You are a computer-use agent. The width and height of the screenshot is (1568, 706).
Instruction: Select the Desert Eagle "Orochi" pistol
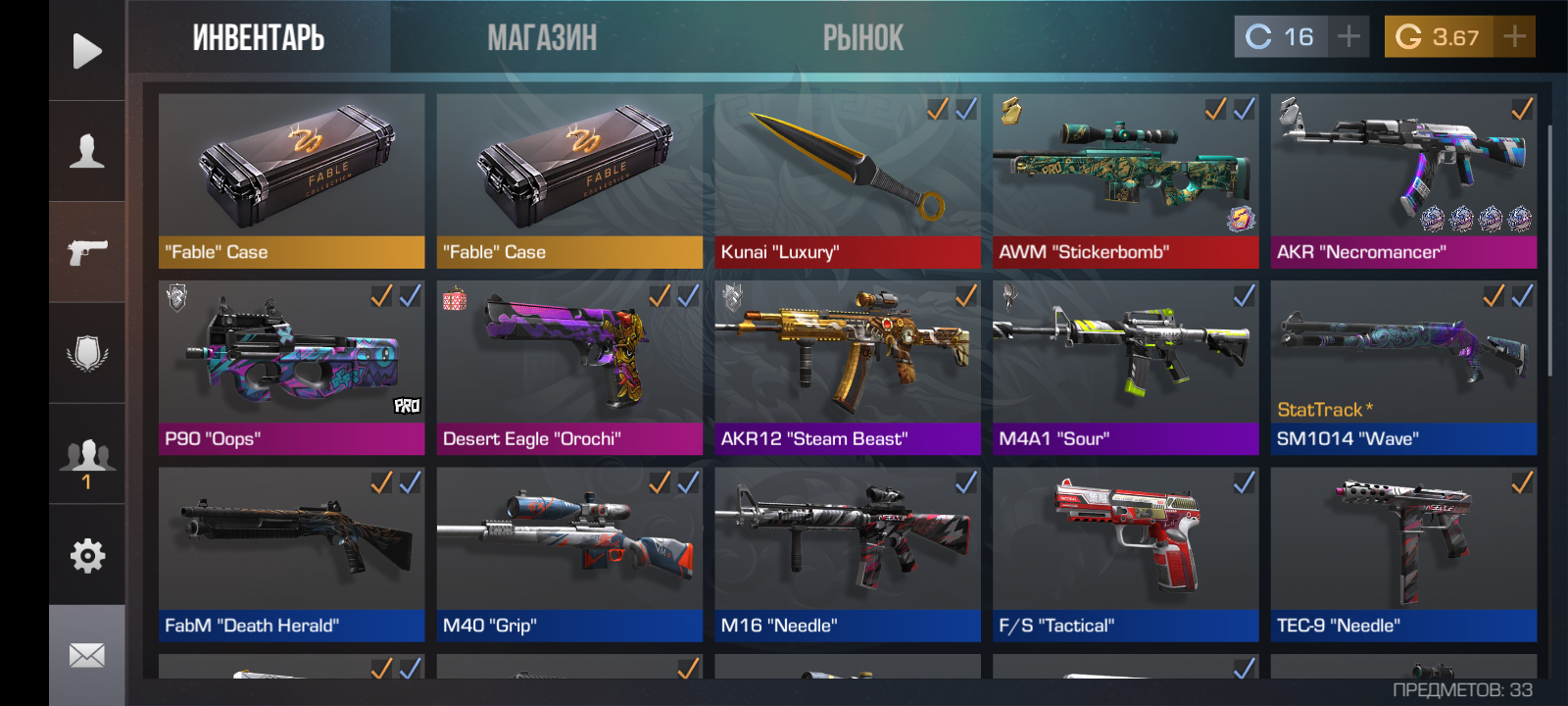(x=569, y=368)
